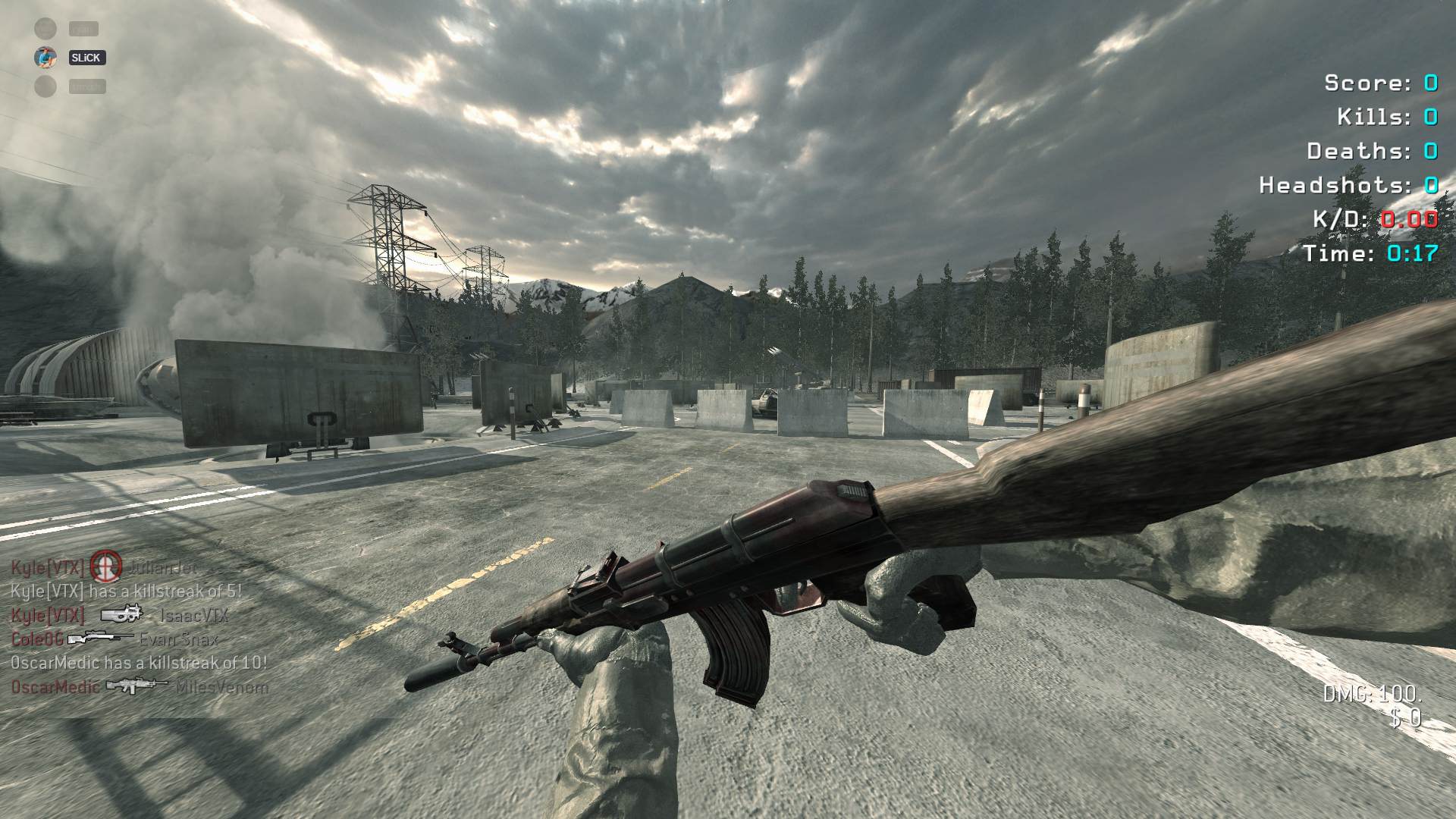Click the SLiCK name tag
This screenshot has width=1456, height=819.
87,58
